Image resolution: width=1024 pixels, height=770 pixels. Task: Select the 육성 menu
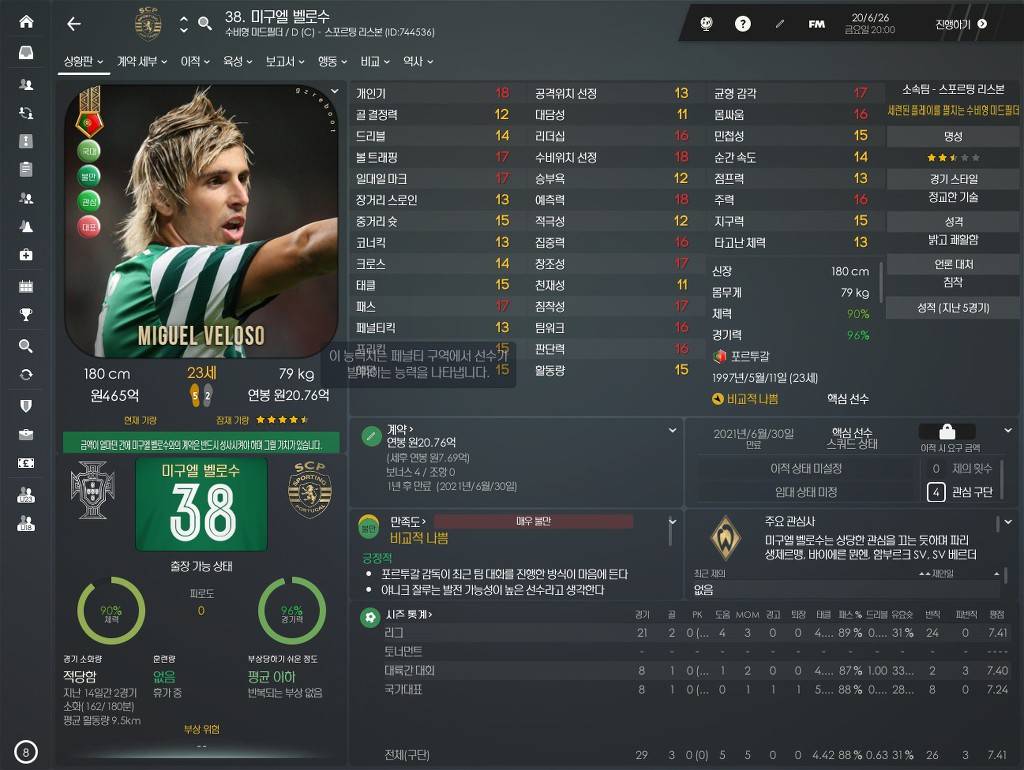[x=237, y=62]
